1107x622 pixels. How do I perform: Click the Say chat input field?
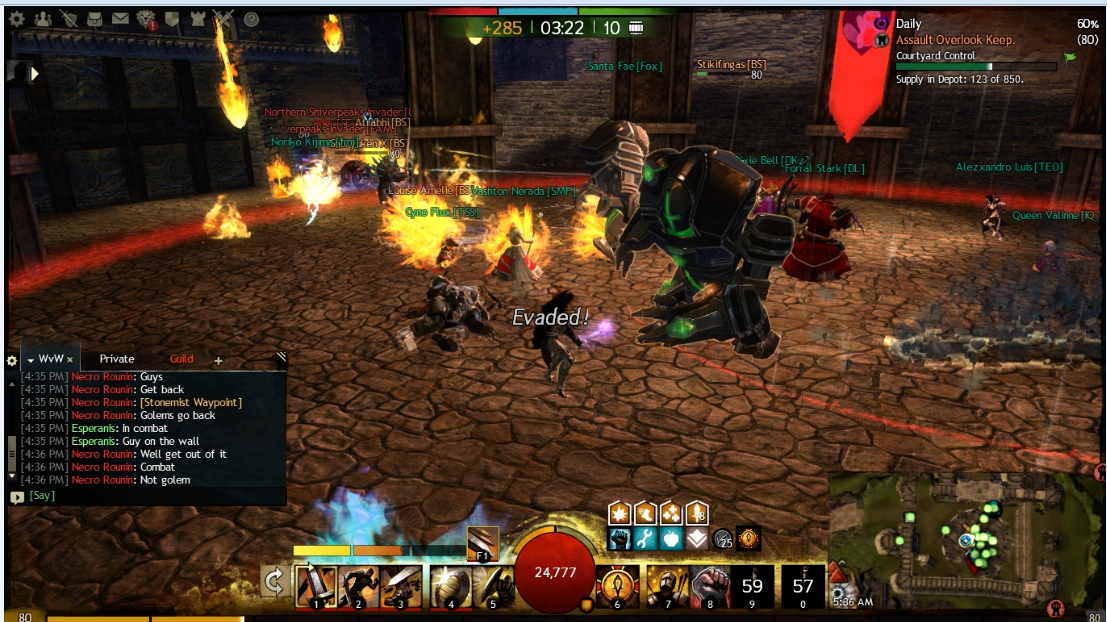click(x=150, y=495)
